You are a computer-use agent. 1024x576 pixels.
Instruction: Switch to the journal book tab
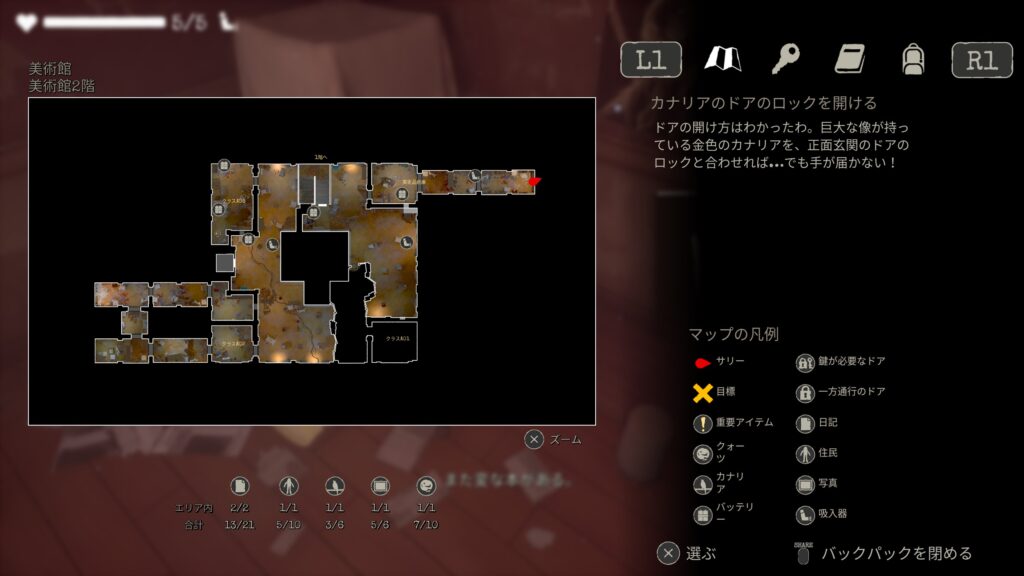(849, 59)
